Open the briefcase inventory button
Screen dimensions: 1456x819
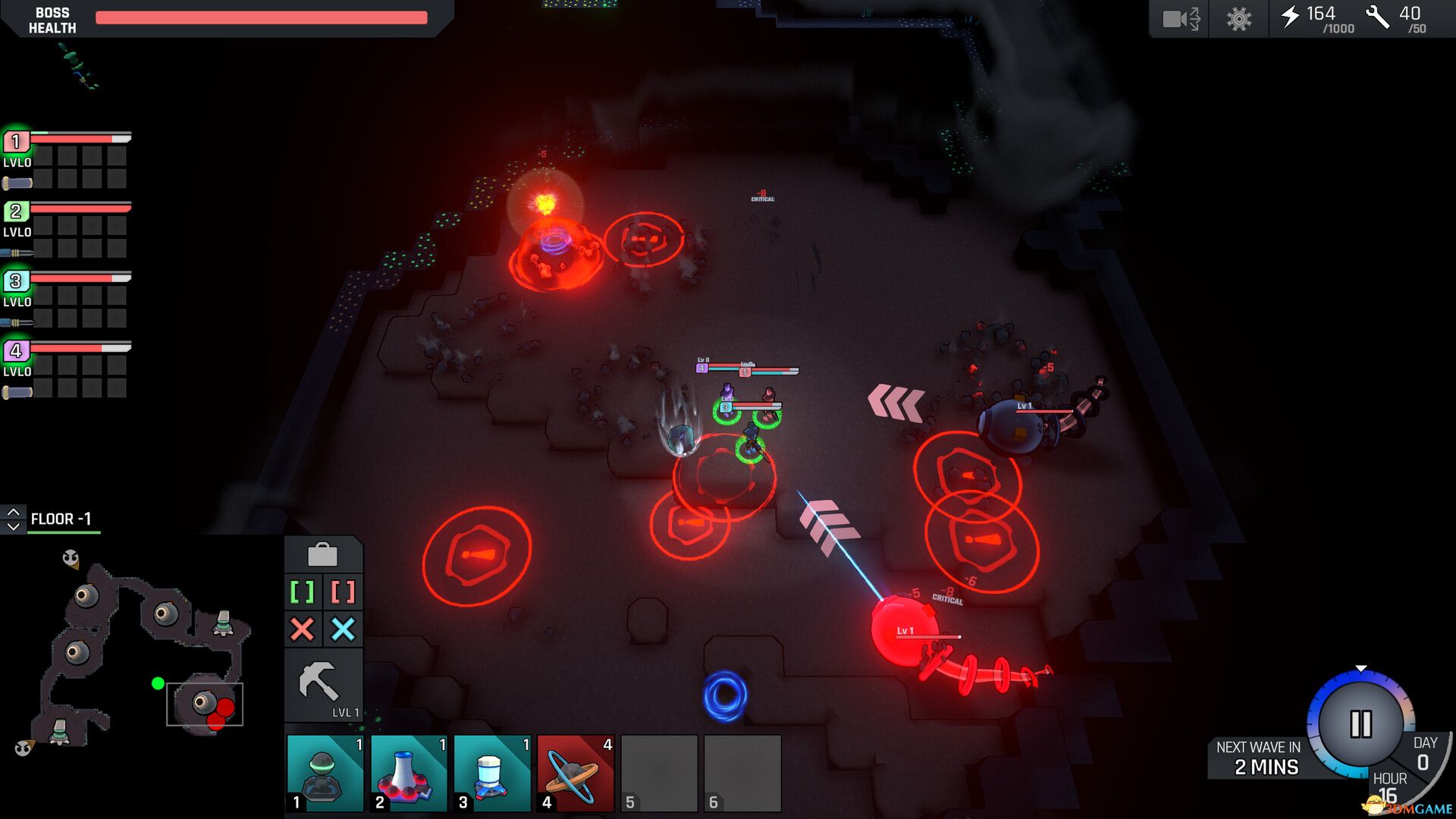tap(322, 555)
